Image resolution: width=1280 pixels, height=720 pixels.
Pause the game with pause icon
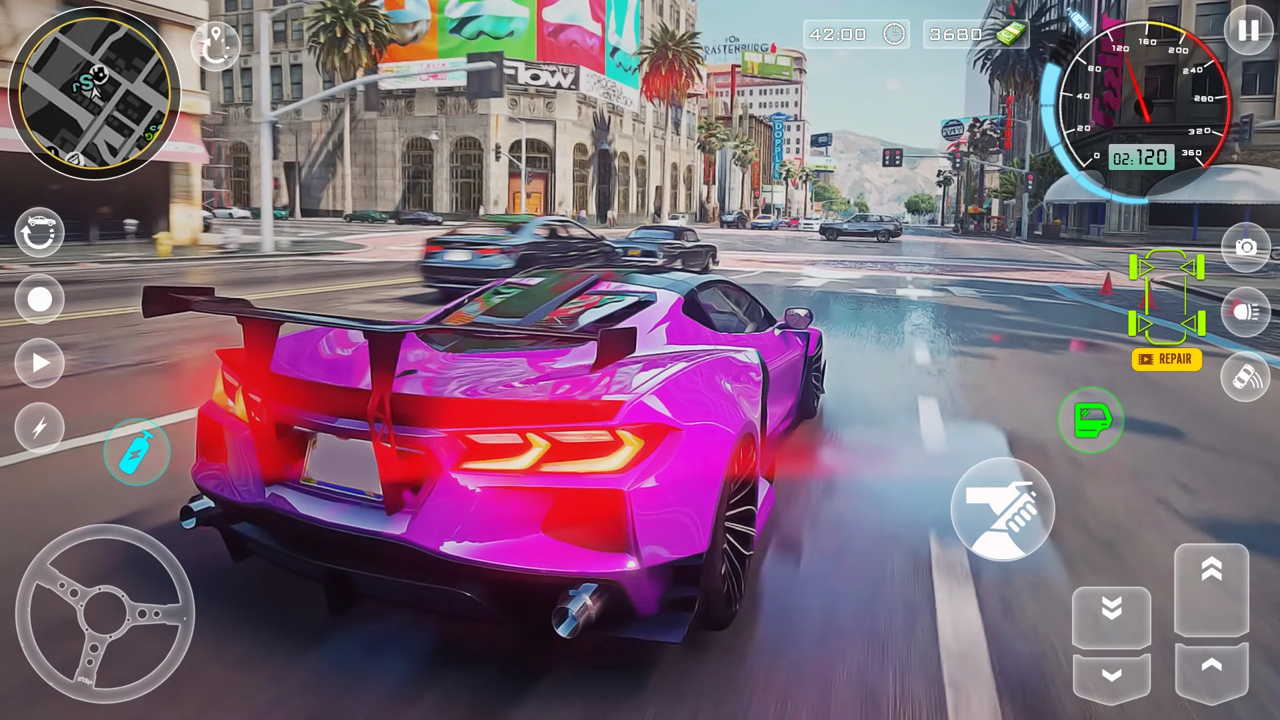[x=1247, y=32]
